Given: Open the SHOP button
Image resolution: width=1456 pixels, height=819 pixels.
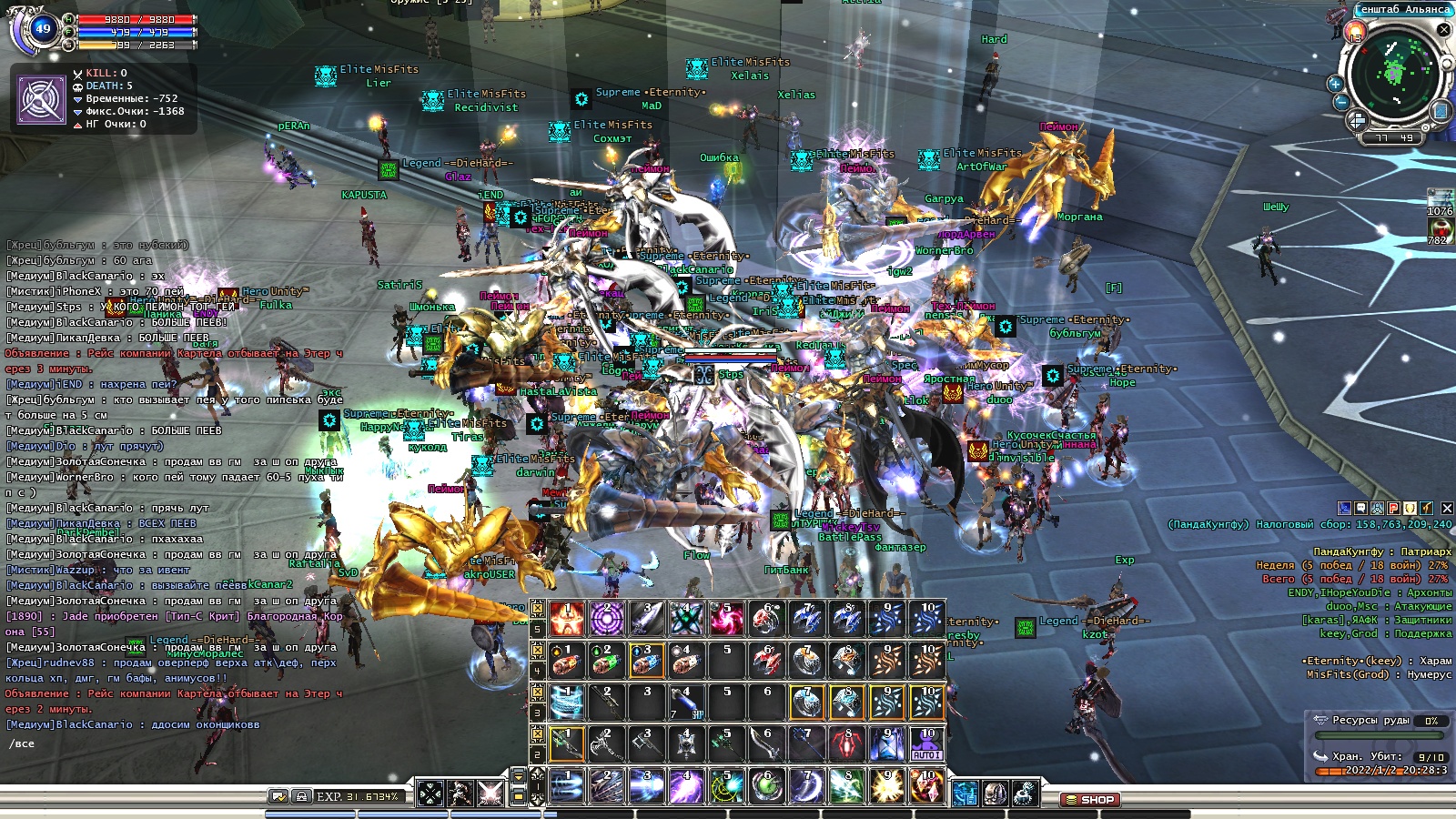Looking at the screenshot, I should point(1088,800).
